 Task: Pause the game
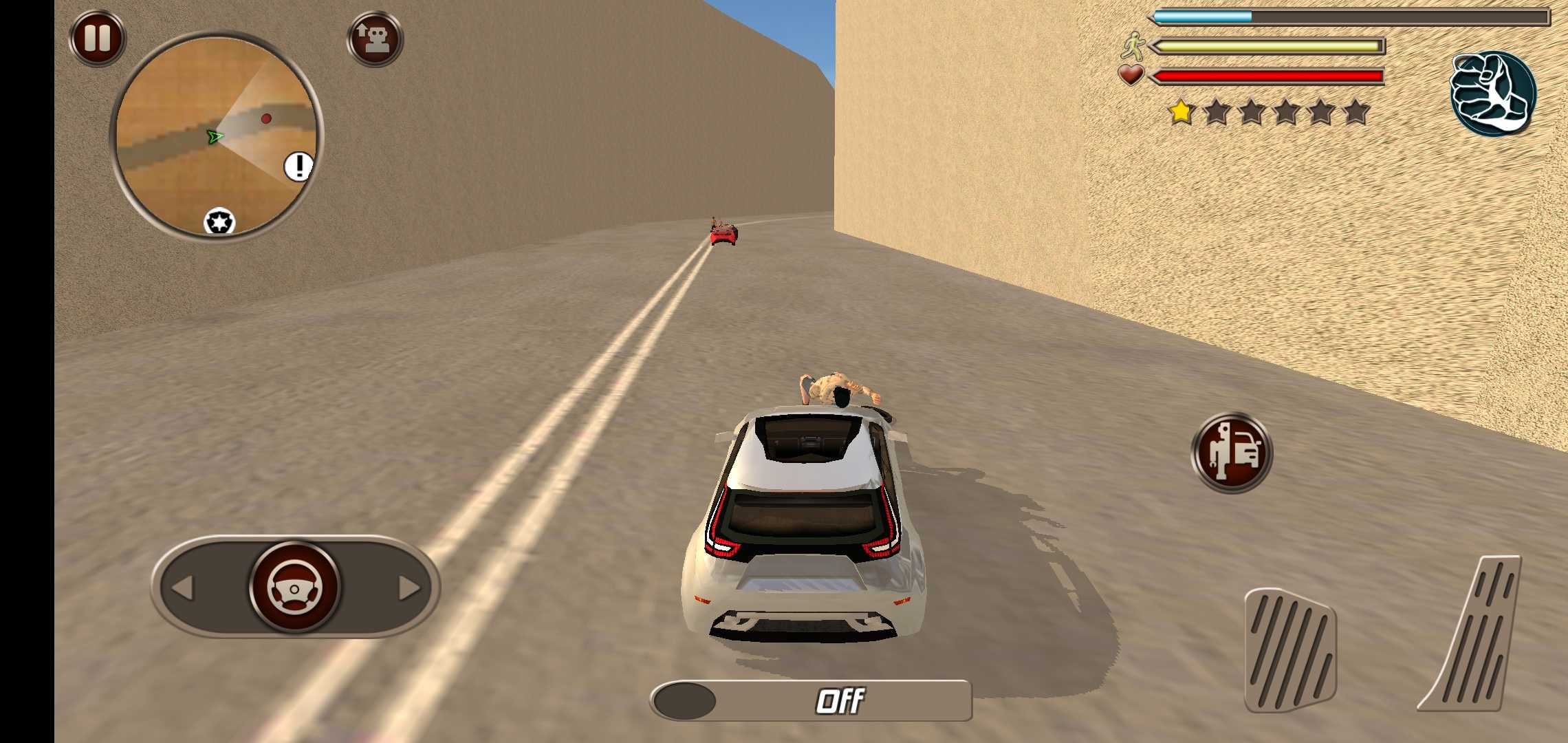tap(98, 38)
